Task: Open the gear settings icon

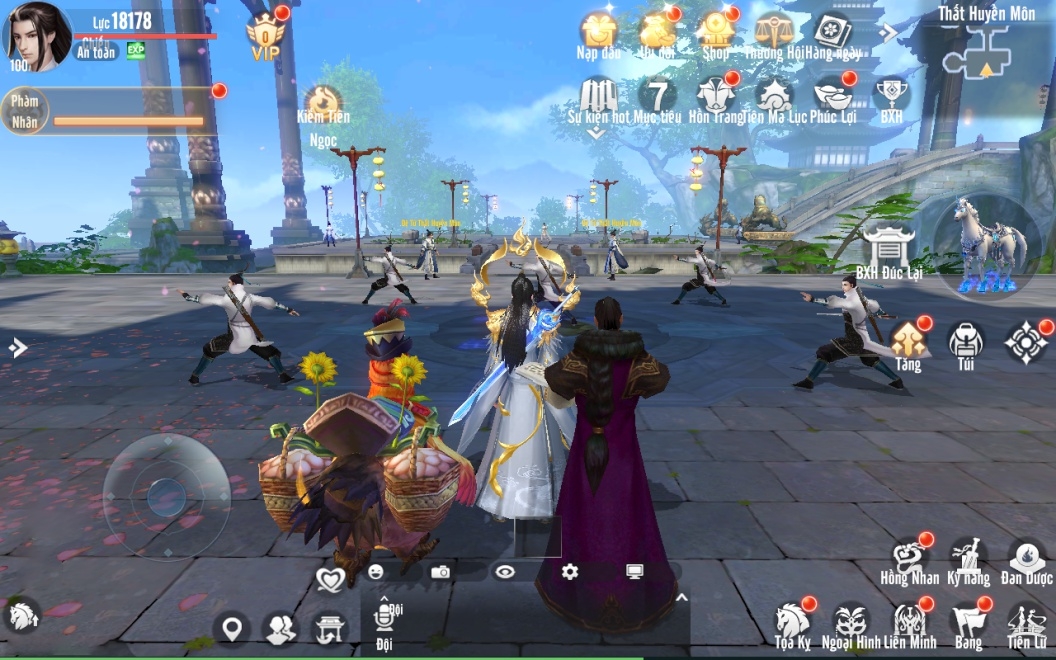Action: [570, 571]
